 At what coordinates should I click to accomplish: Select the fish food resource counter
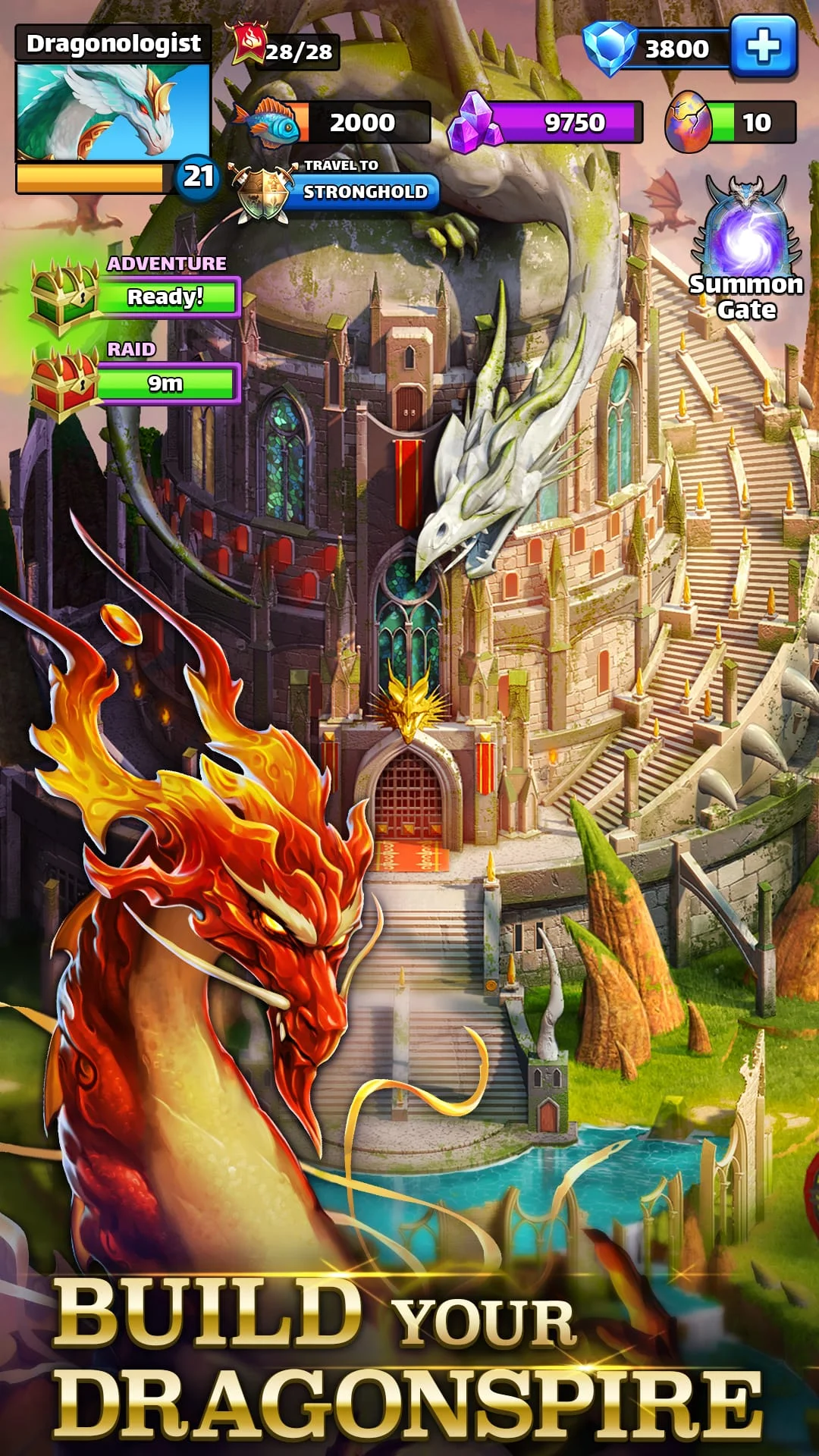(x=334, y=122)
